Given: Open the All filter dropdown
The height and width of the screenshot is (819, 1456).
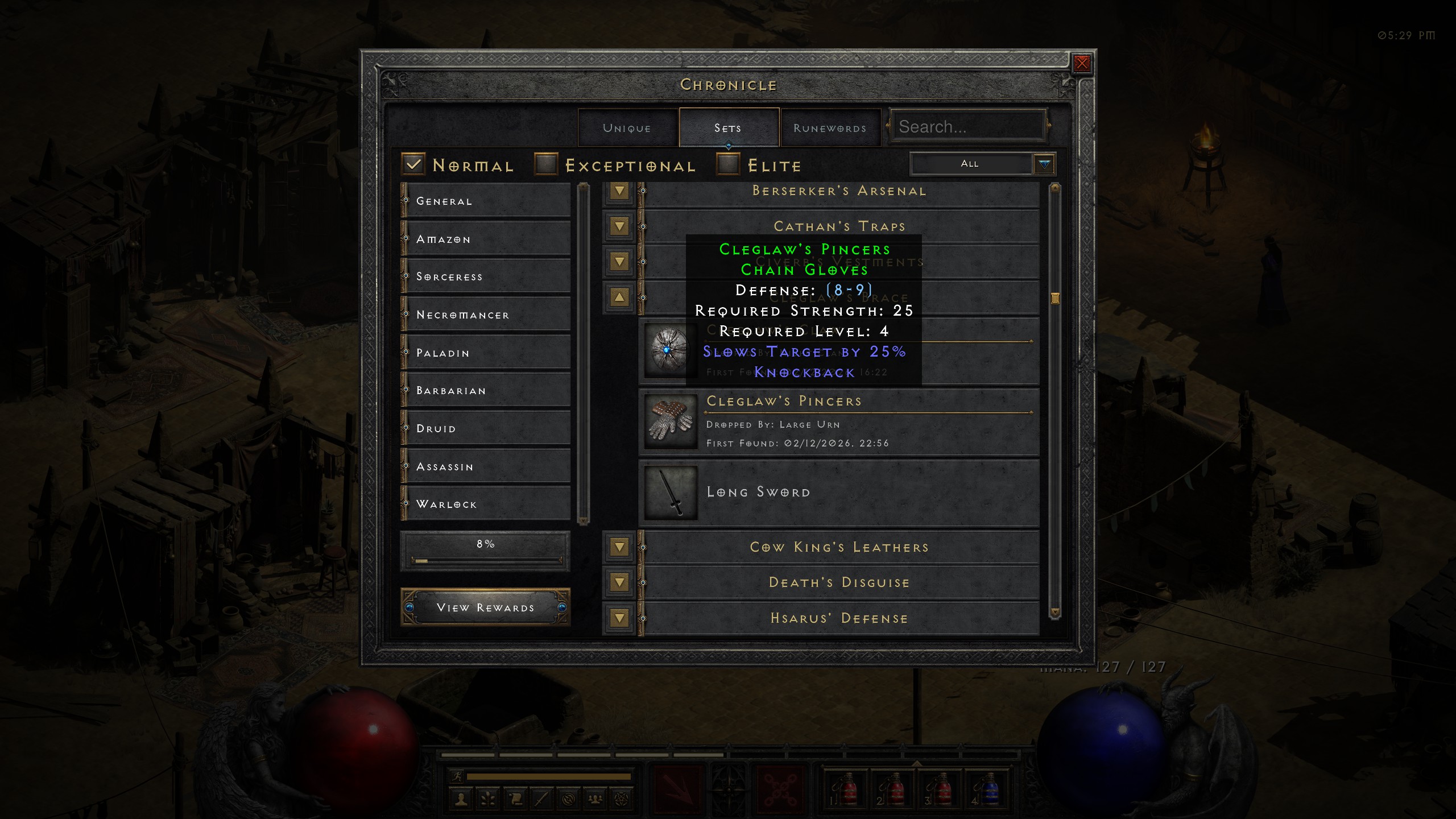Looking at the screenshot, I should coord(1044,164).
